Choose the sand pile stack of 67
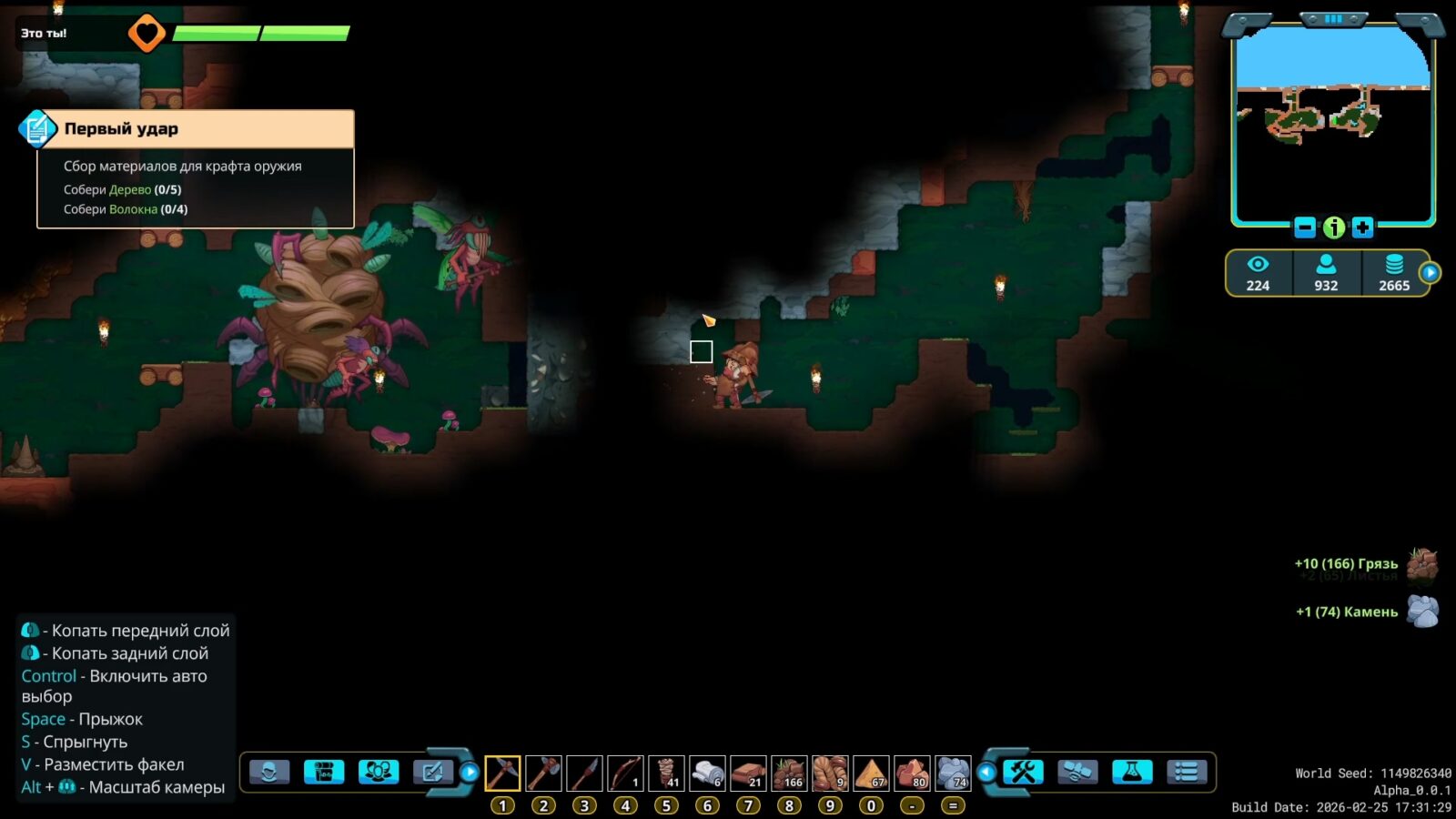 871,773
